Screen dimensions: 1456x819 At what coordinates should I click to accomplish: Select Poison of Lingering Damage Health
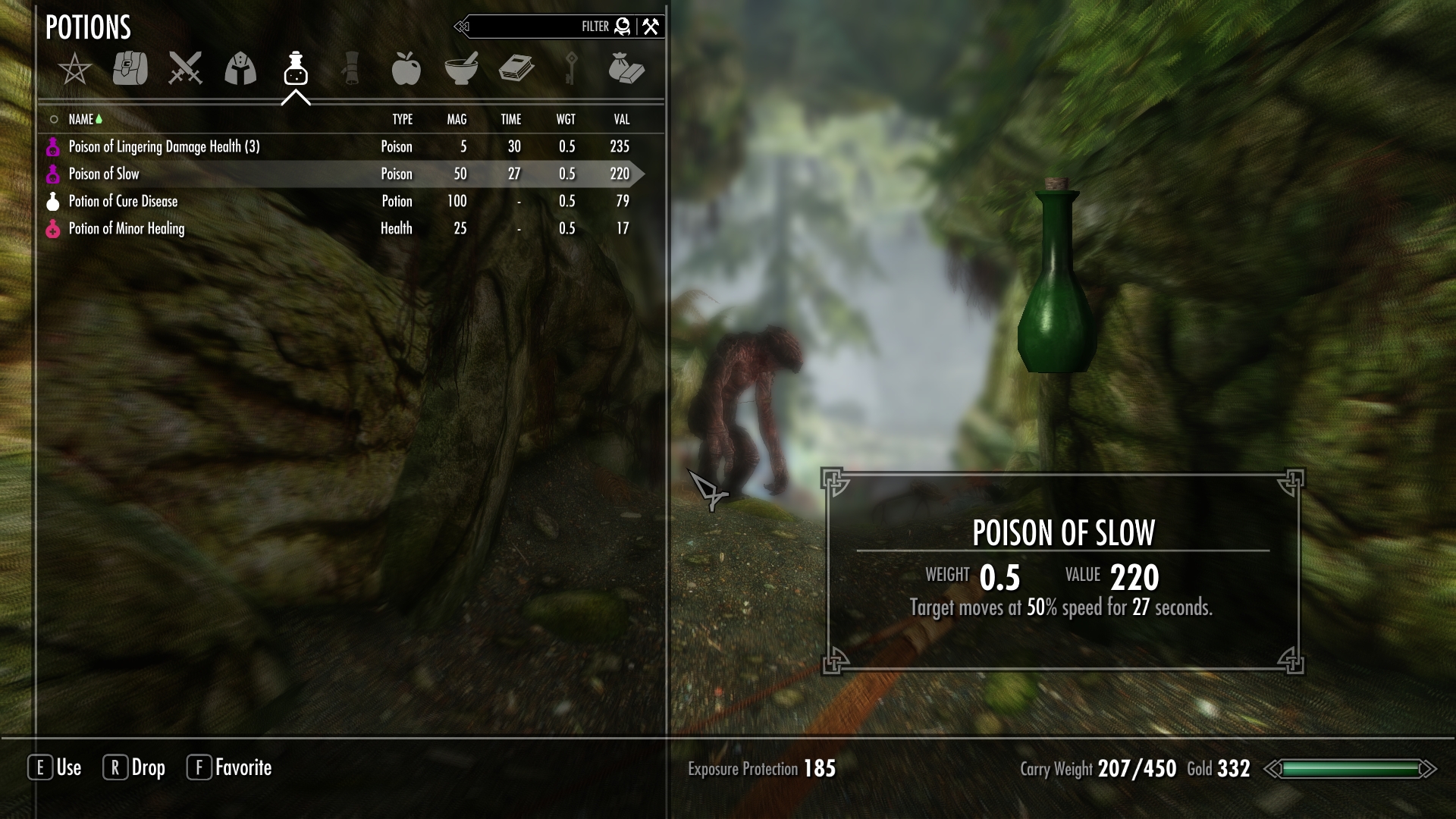tap(164, 146)
